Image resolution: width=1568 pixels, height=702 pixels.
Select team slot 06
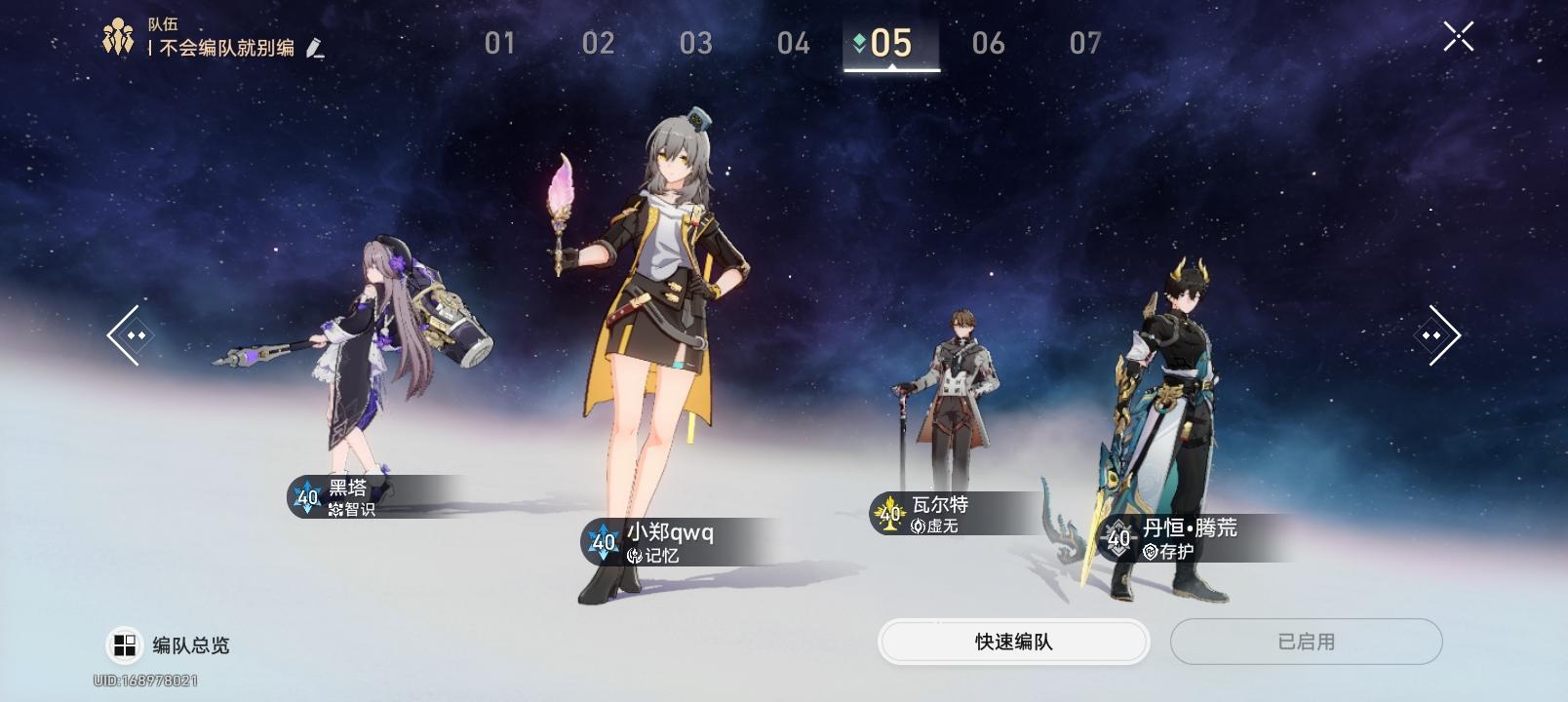coord(990,42)
